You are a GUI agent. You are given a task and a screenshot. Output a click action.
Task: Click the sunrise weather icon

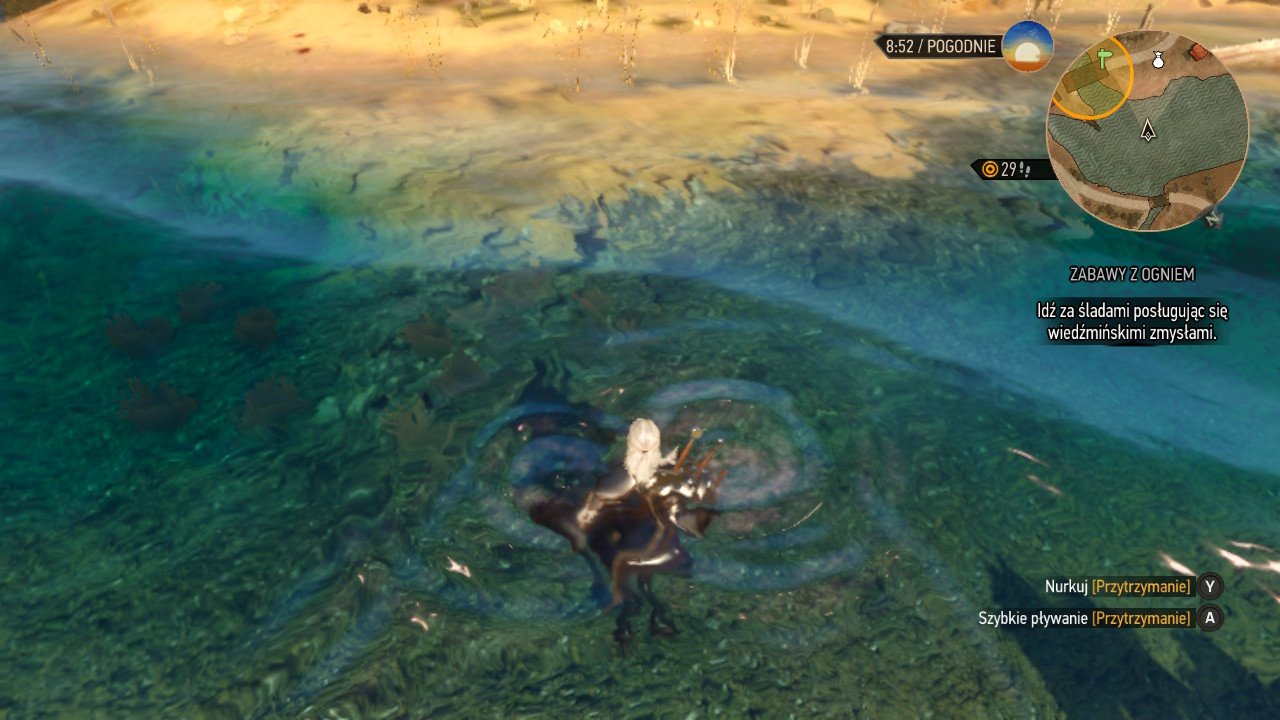(x=1028, y=46)
